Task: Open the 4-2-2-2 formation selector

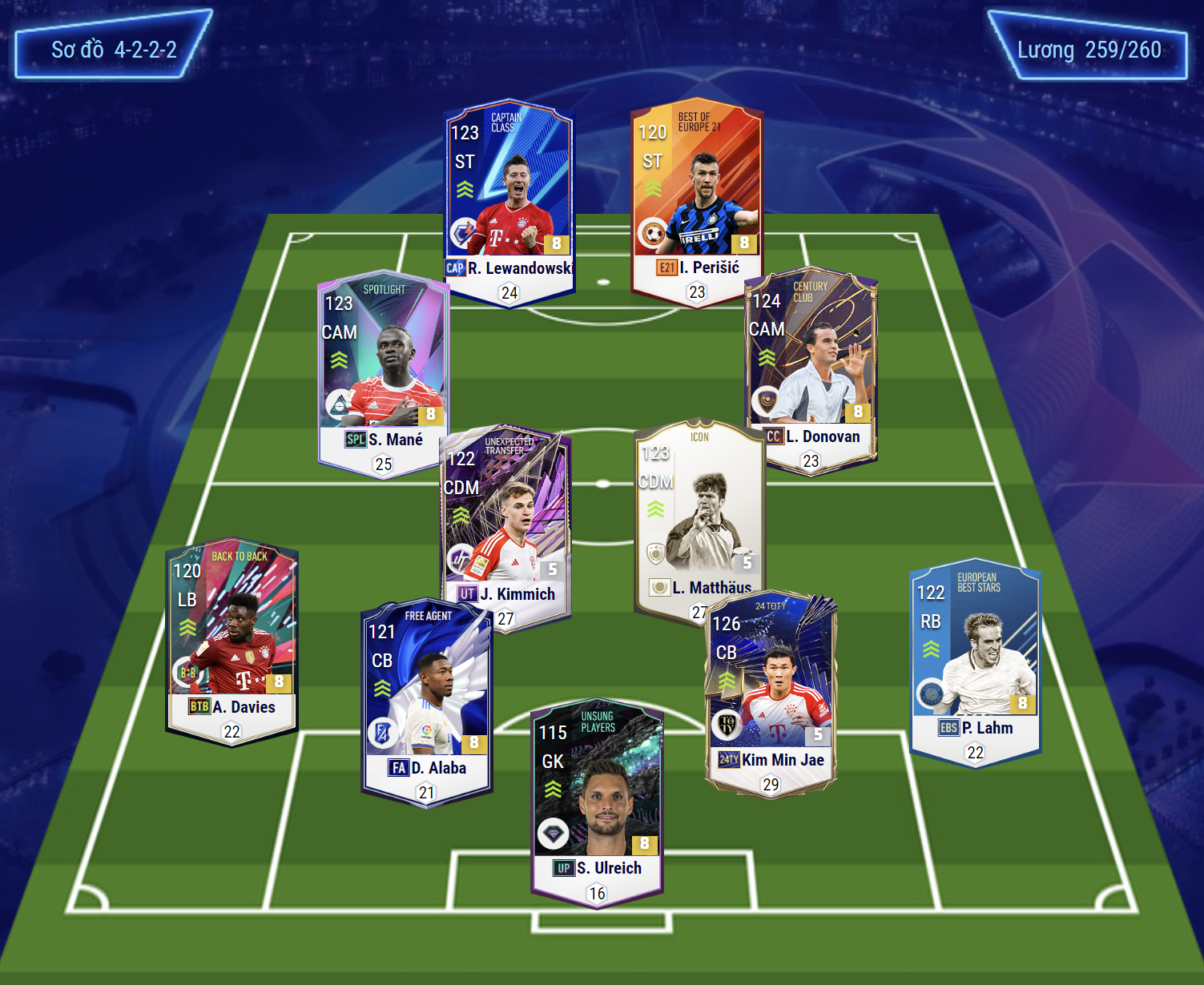Action: (114, 50)
